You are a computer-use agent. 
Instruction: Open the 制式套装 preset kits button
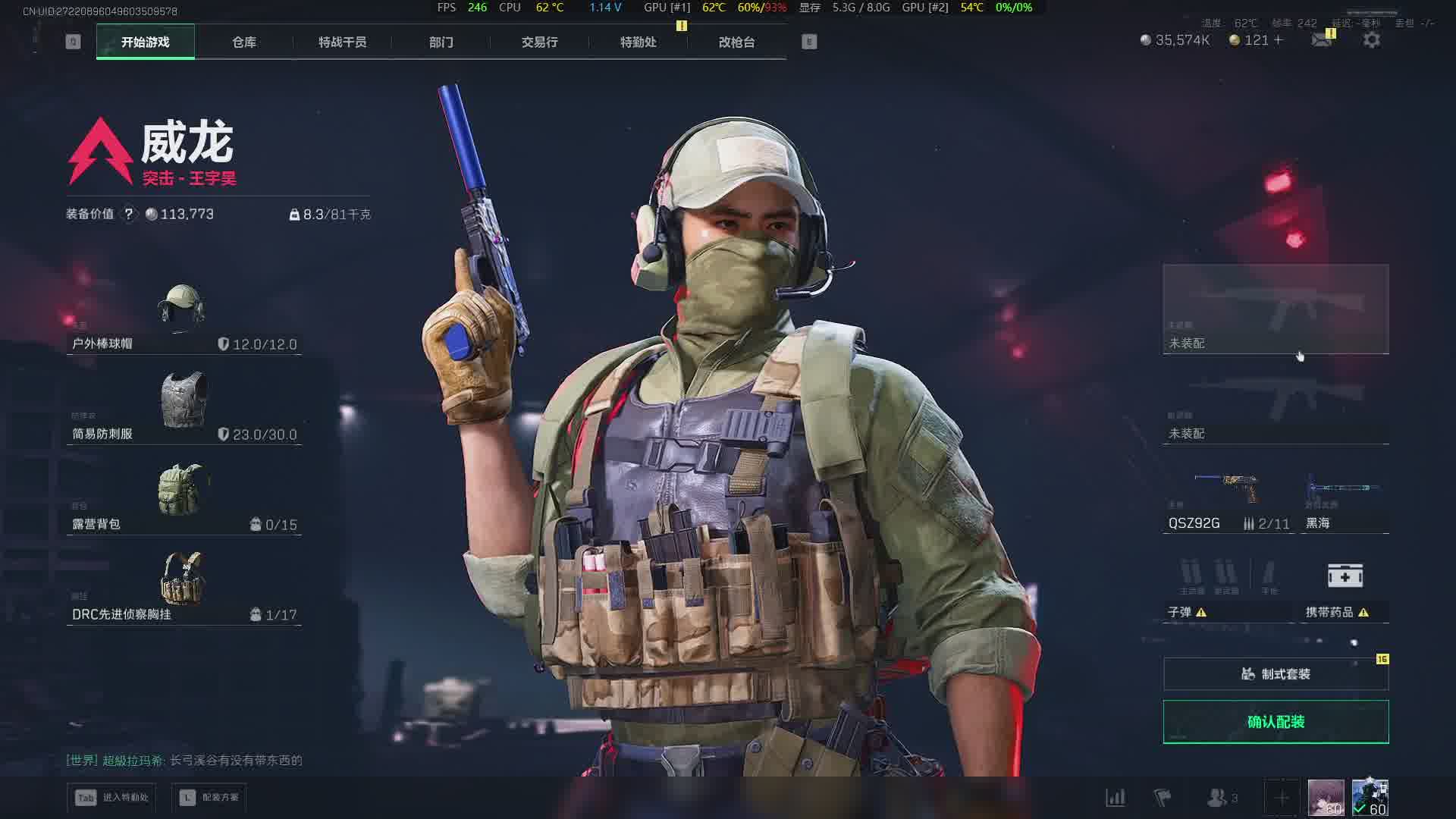(1276, 674)
